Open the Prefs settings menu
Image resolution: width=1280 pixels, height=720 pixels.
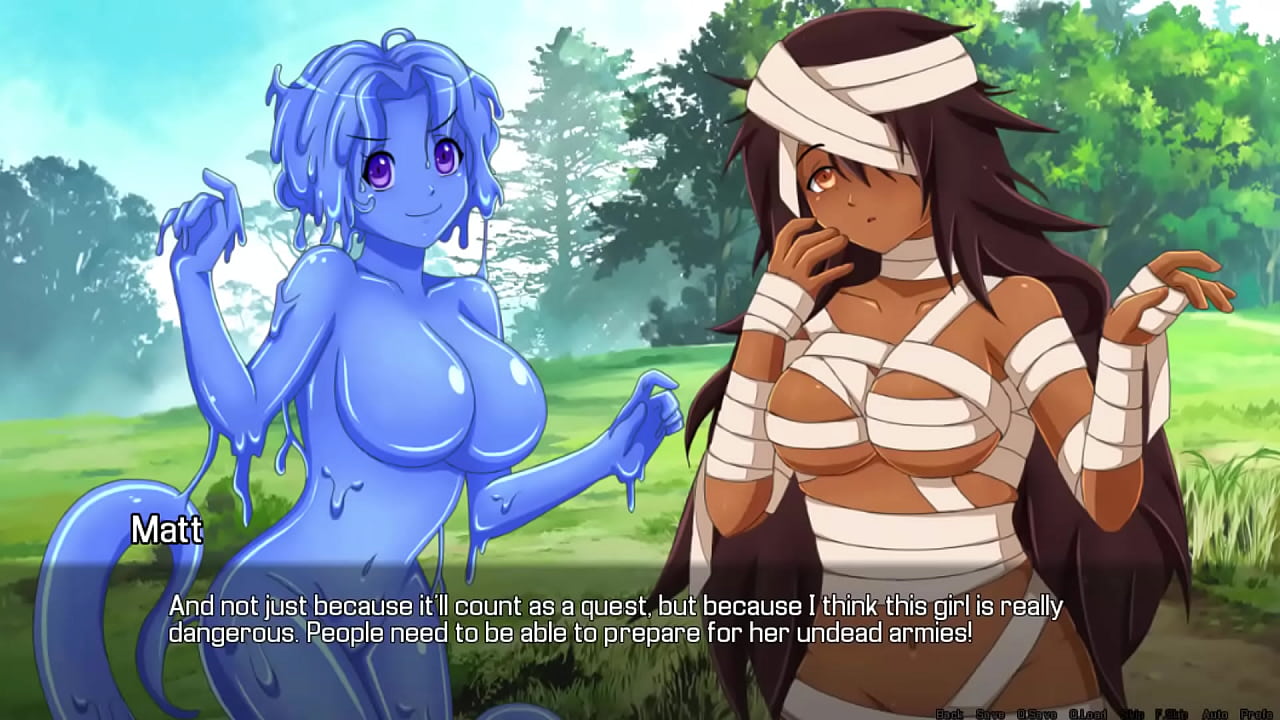click(1255, 713)
